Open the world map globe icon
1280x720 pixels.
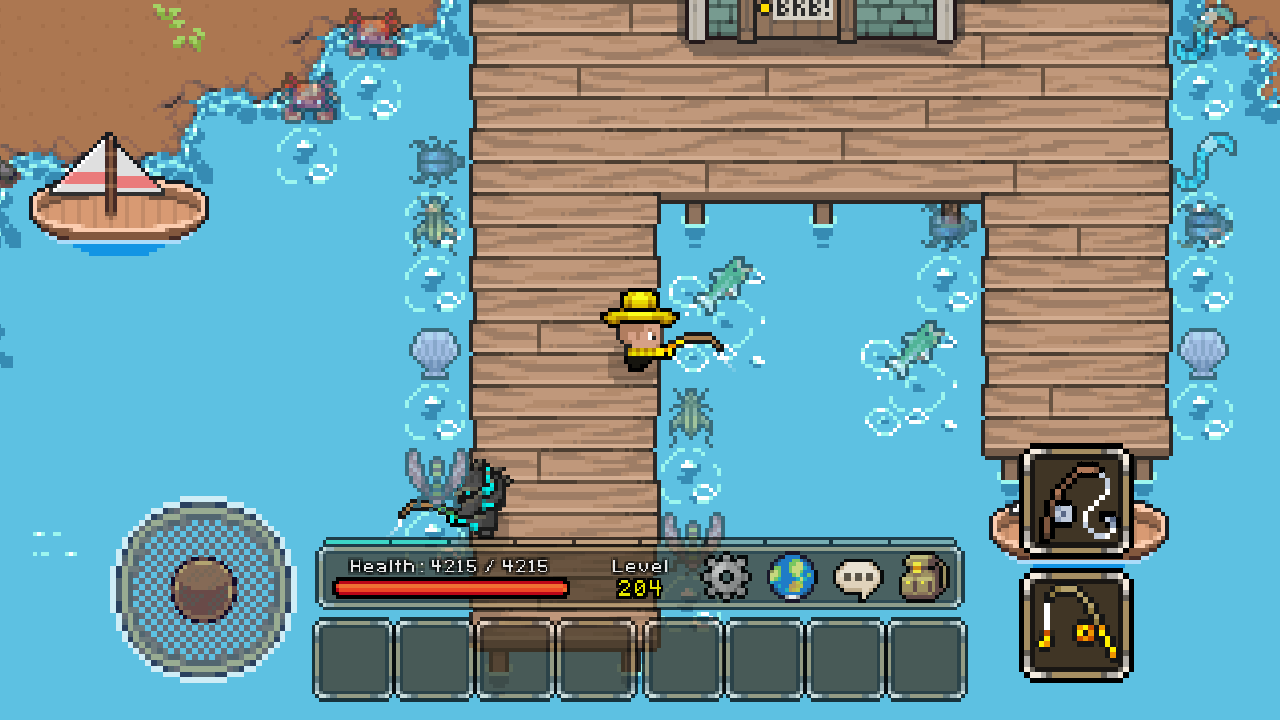(792, 577)
